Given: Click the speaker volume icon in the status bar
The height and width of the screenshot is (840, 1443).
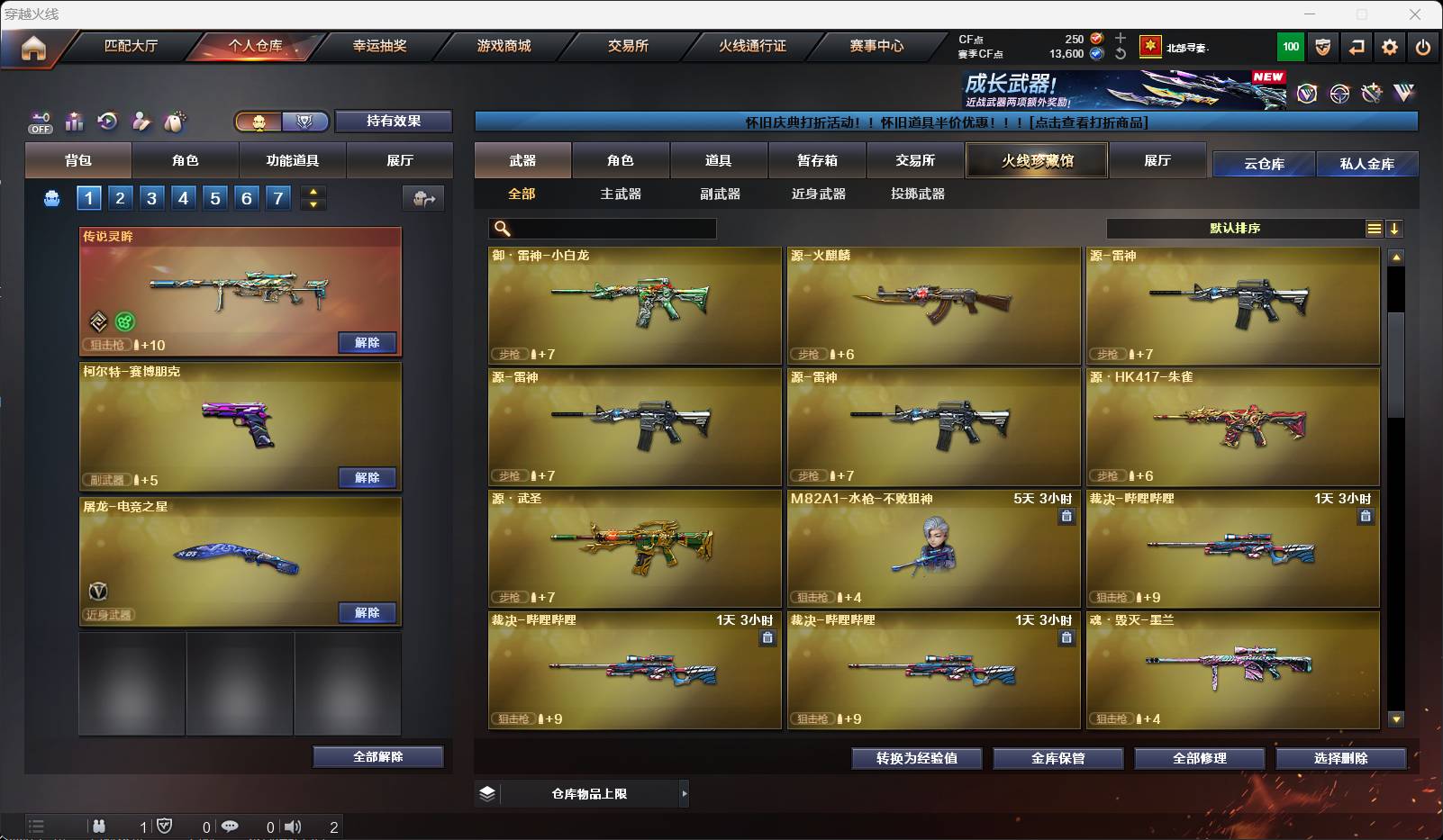Looking at the screenshot, I should tap(294, 826).
